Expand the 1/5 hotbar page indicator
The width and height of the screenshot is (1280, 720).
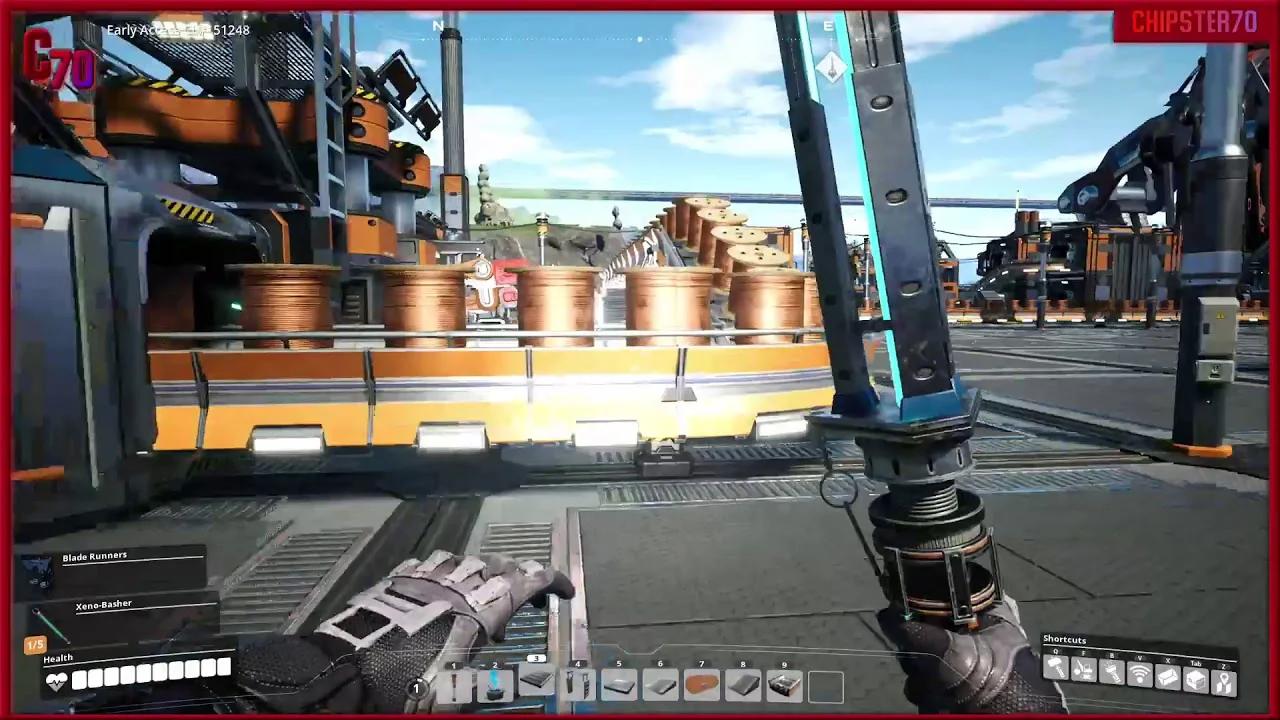(x=37, y=644)
